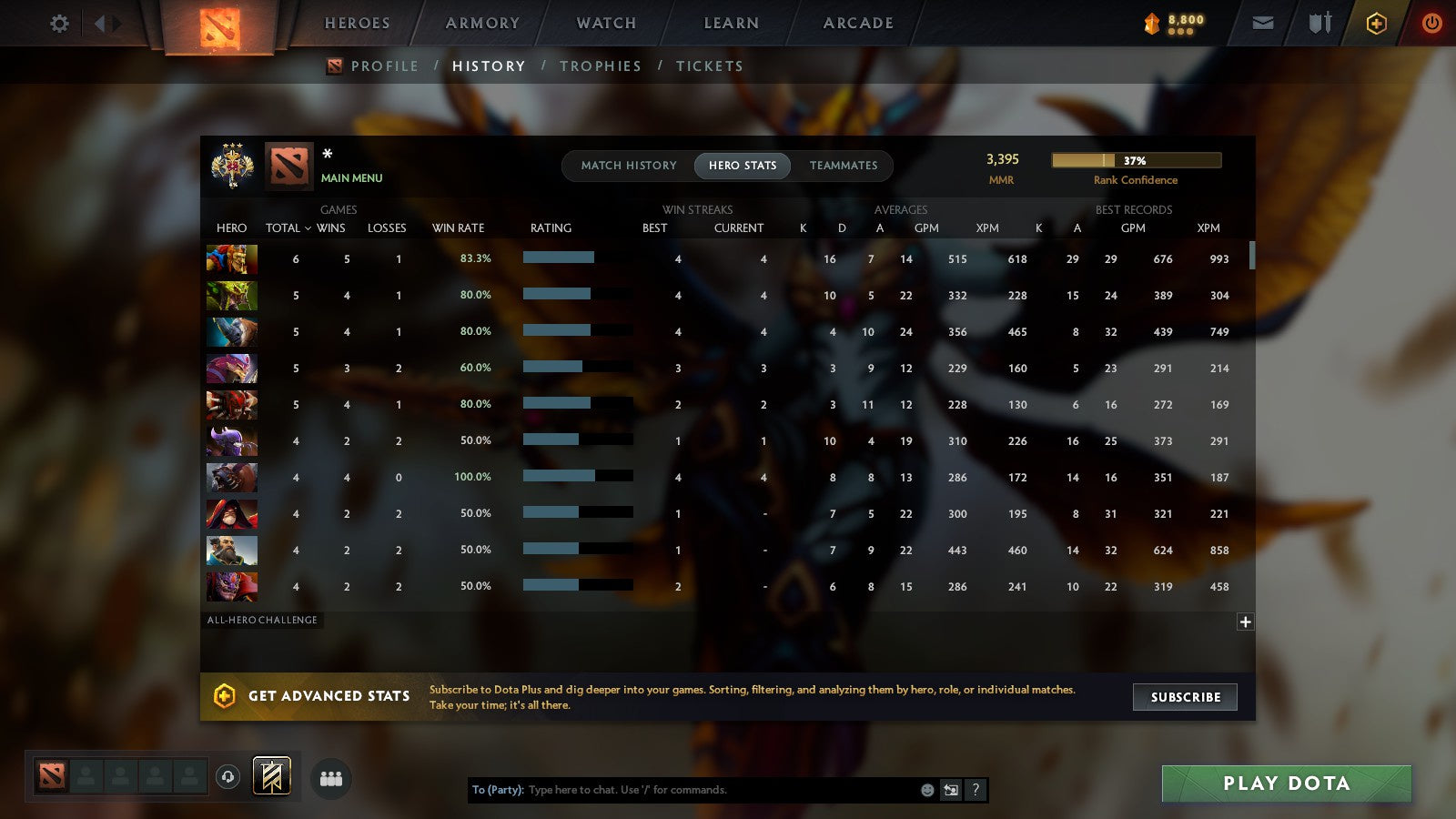Click the SUBSCRIBE button for Dota Plus

[x=1185, y=697]
